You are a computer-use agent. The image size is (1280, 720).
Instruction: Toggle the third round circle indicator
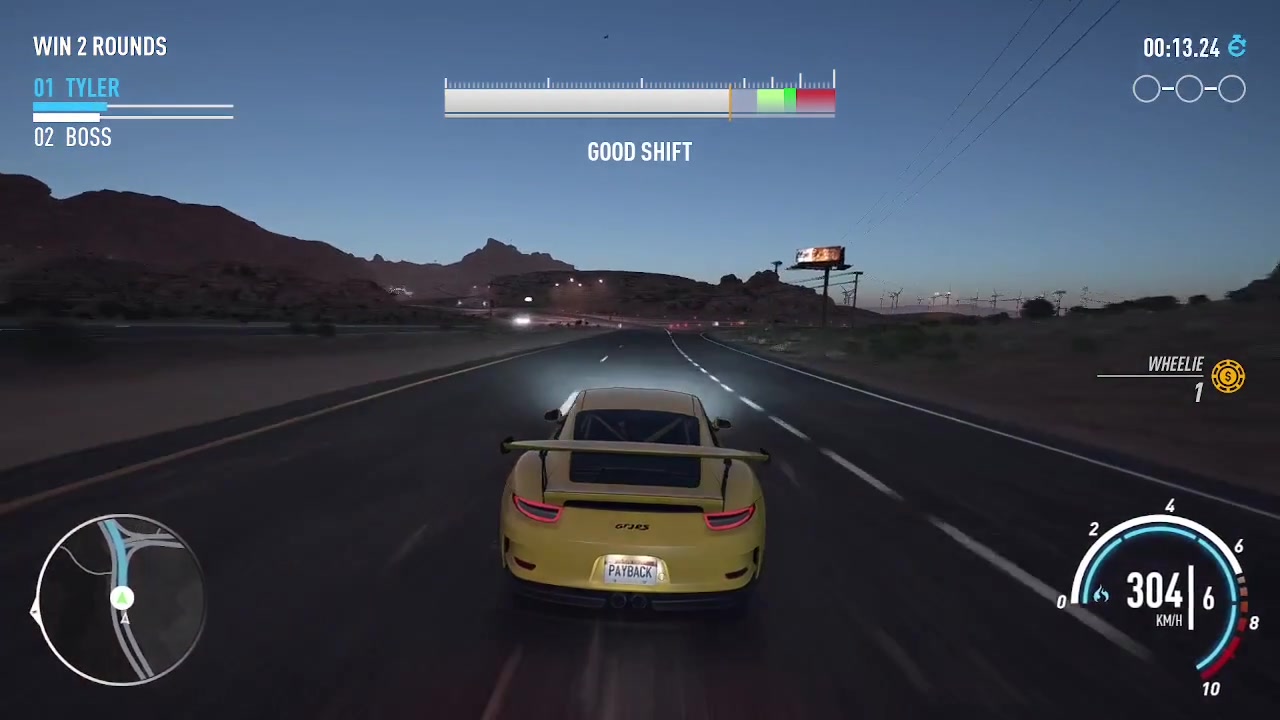1231,89
